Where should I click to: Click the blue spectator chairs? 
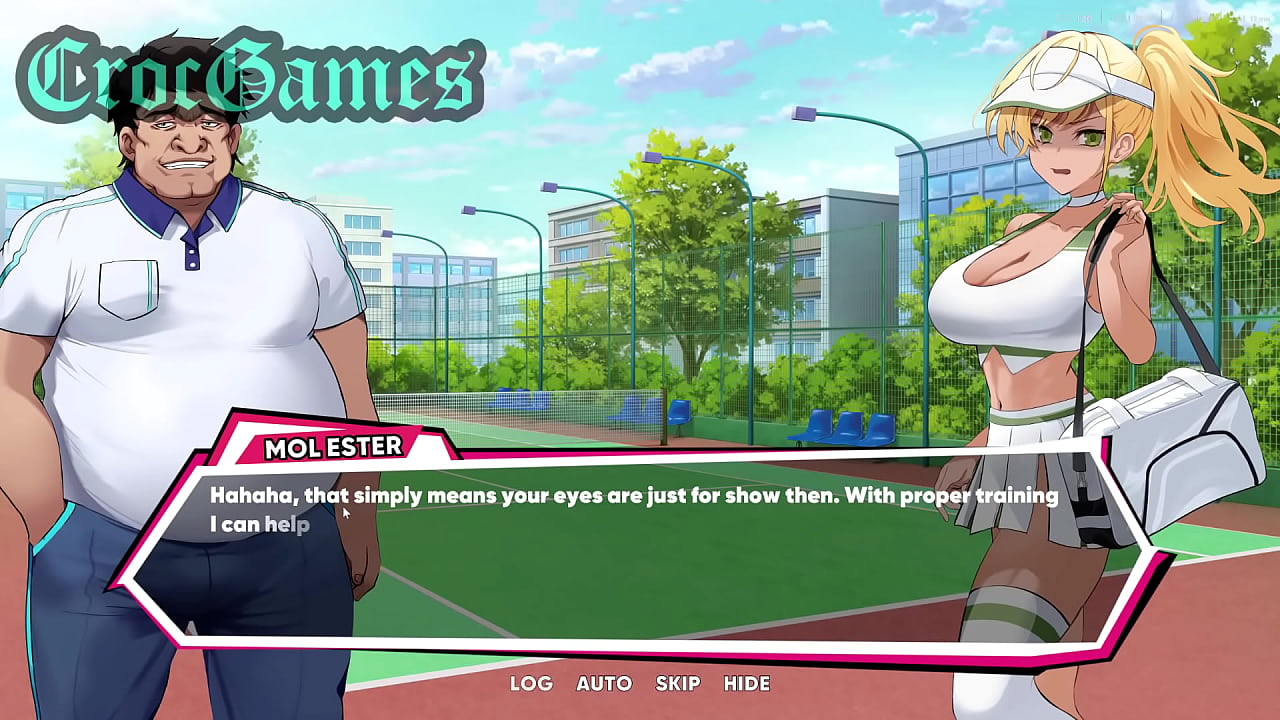[x=840, y=425]
